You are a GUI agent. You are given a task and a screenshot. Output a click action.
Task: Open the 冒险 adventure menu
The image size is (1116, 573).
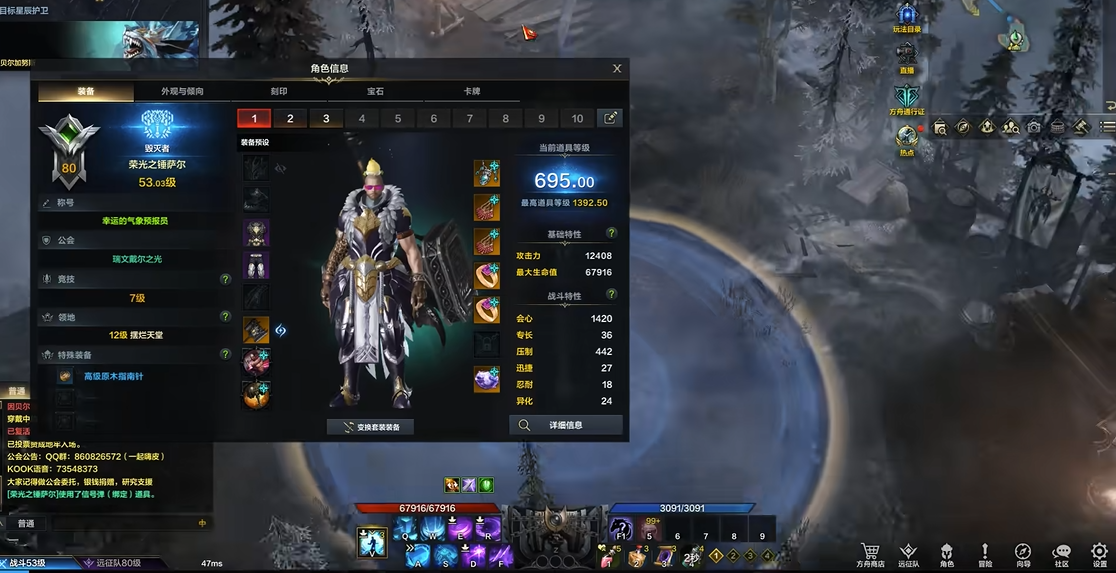coord(985,554)
